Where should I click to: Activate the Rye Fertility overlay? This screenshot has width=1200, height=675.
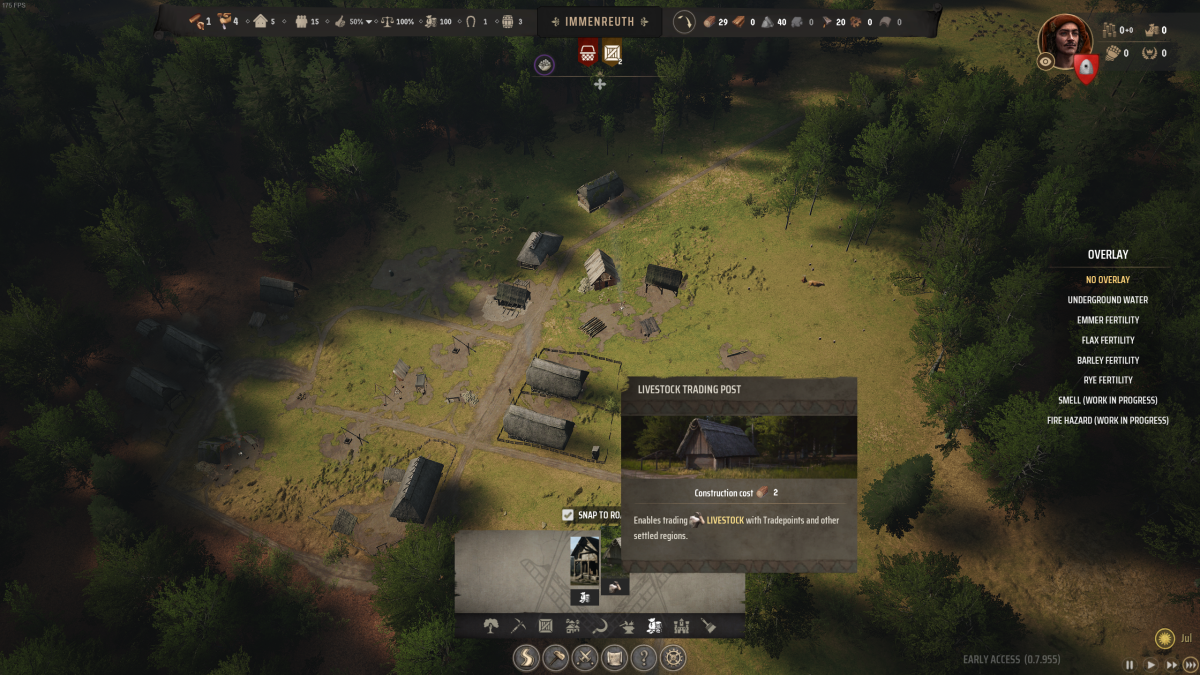pos(1107,380)
